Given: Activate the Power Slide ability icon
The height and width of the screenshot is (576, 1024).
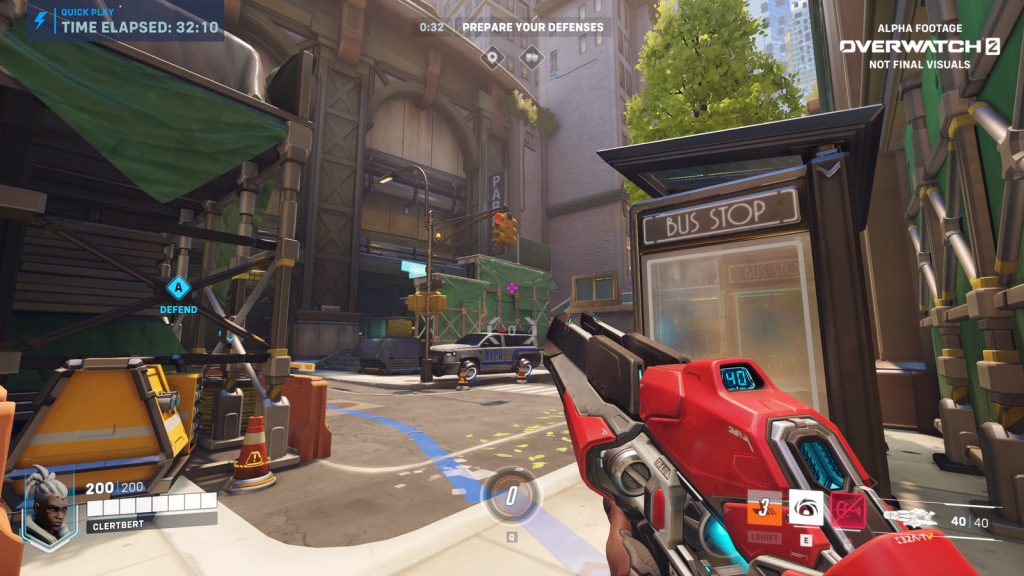Looking at the screenshot, I should [765, 507].
